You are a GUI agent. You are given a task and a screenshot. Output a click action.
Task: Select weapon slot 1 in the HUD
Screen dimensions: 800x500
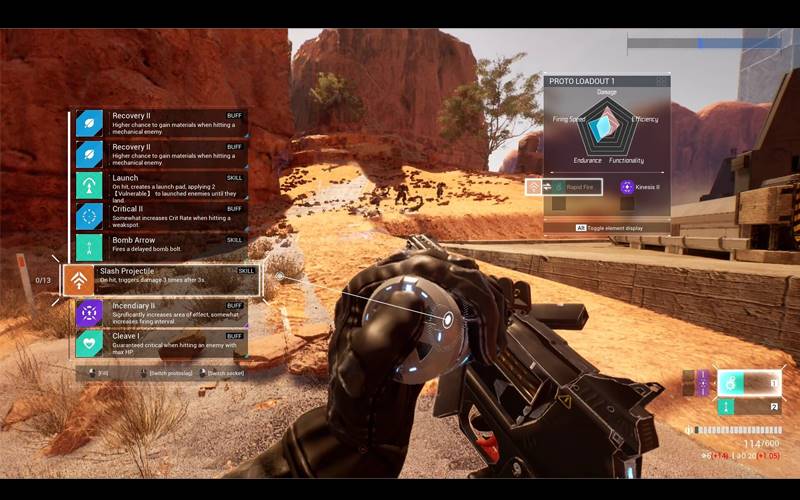click(748, 383)
